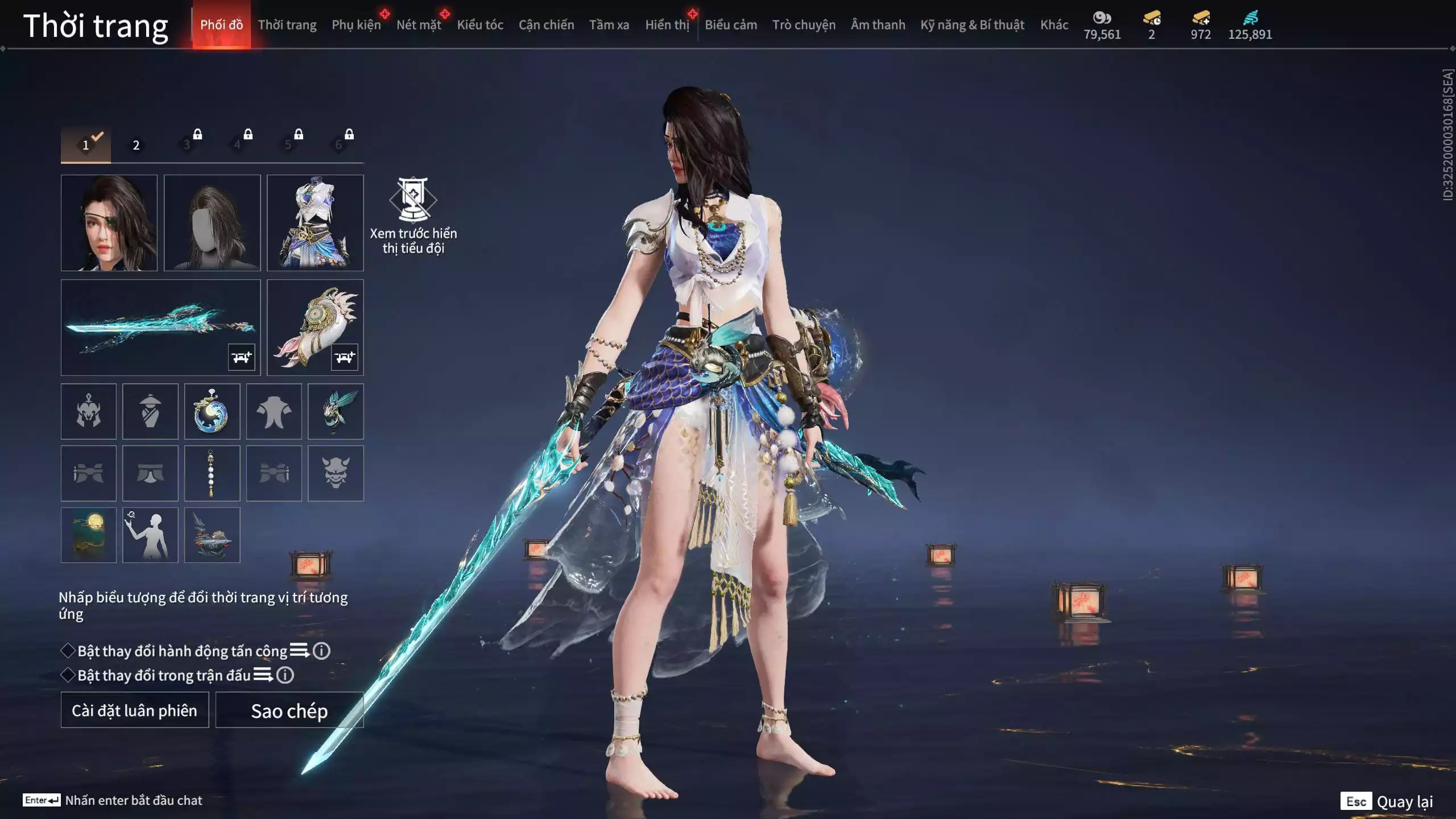The height and width of the screenshot is (819, 1456).
Task: Open the Âm thanh tab
Action: 878,25
